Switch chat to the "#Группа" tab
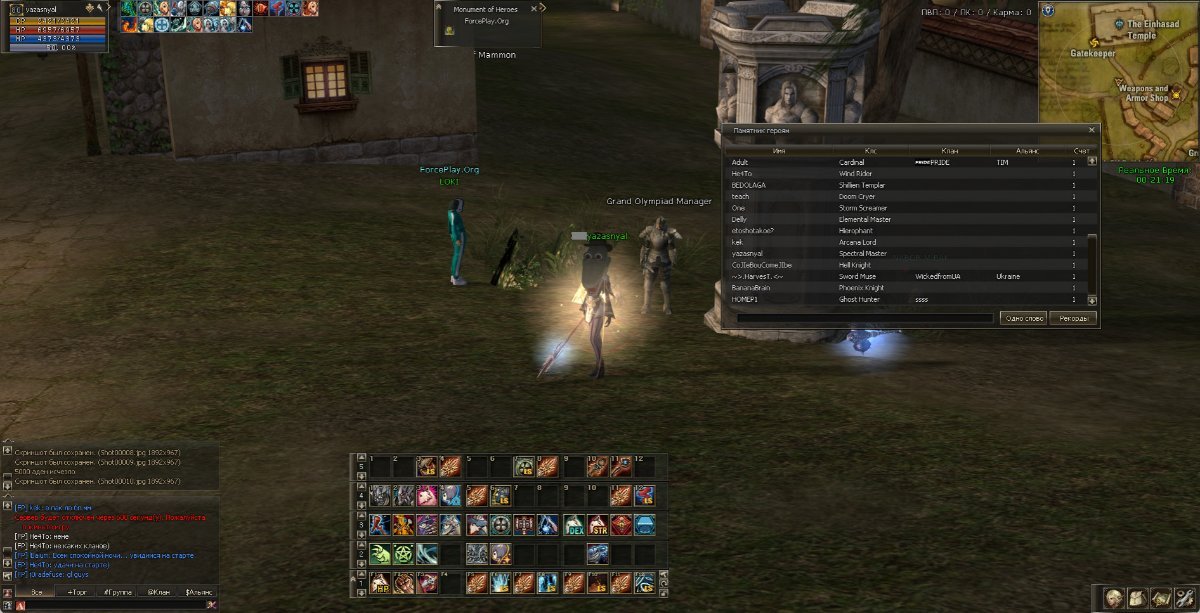The height and width of the screenshot is (613, 1200). [x=119, y=592]
